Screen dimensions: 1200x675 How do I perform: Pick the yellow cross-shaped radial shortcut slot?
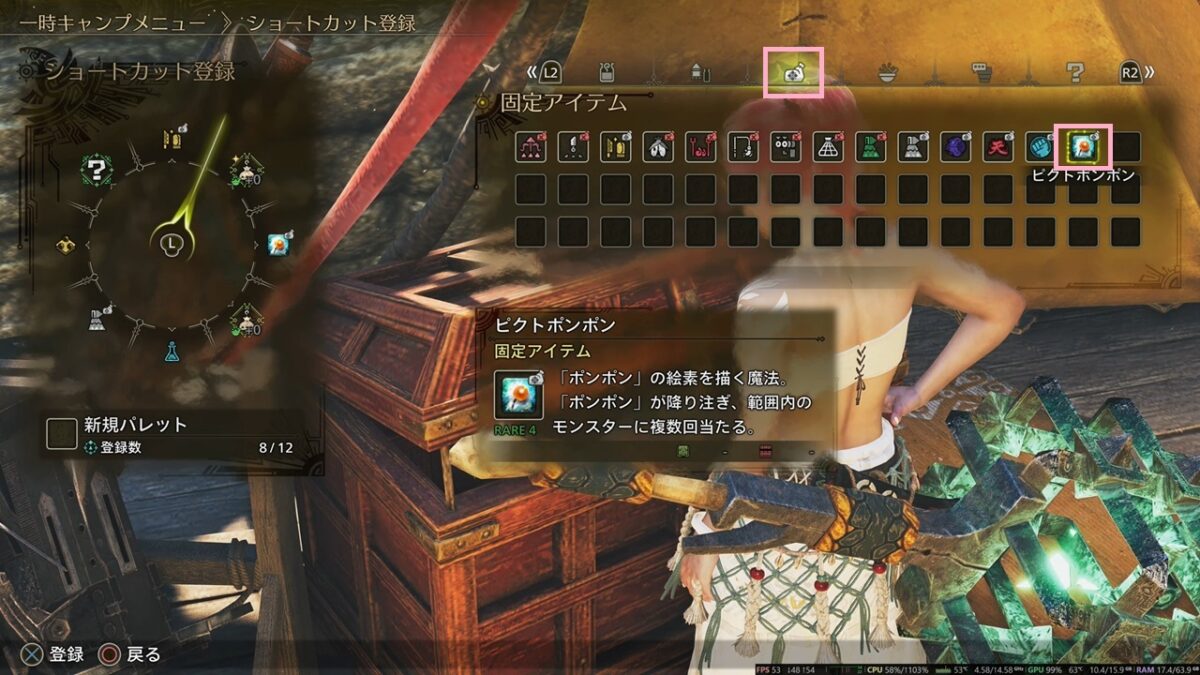click(66, 244)
